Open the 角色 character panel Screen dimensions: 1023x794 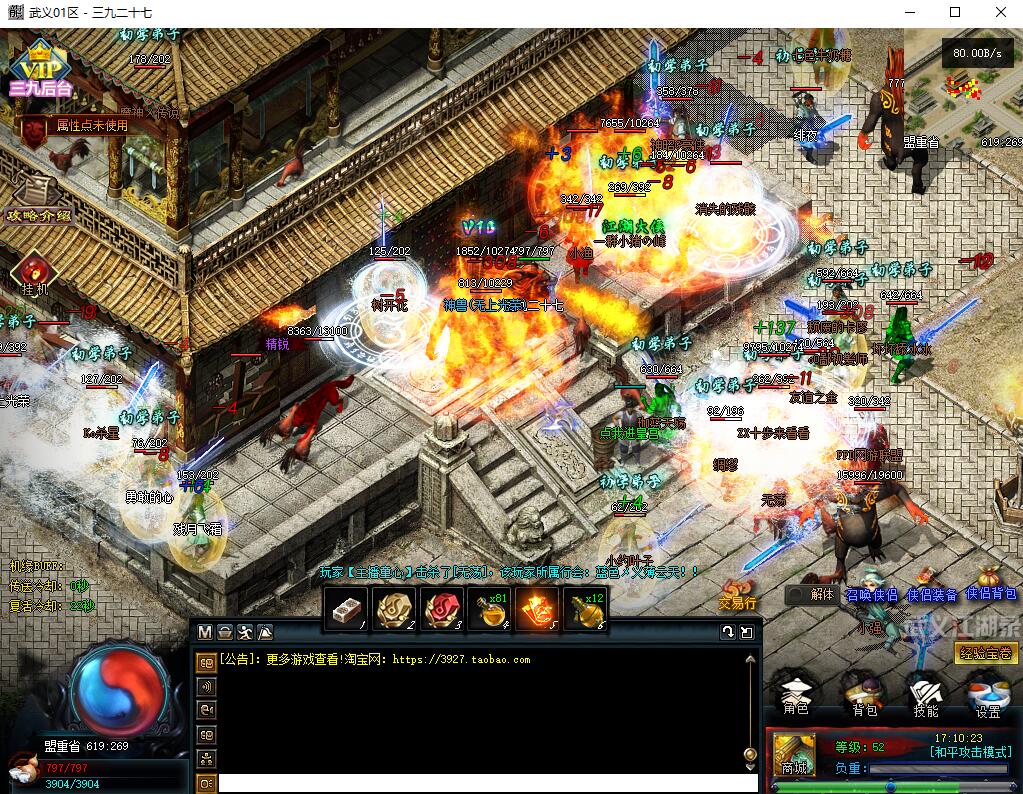(x=796, y=695)
